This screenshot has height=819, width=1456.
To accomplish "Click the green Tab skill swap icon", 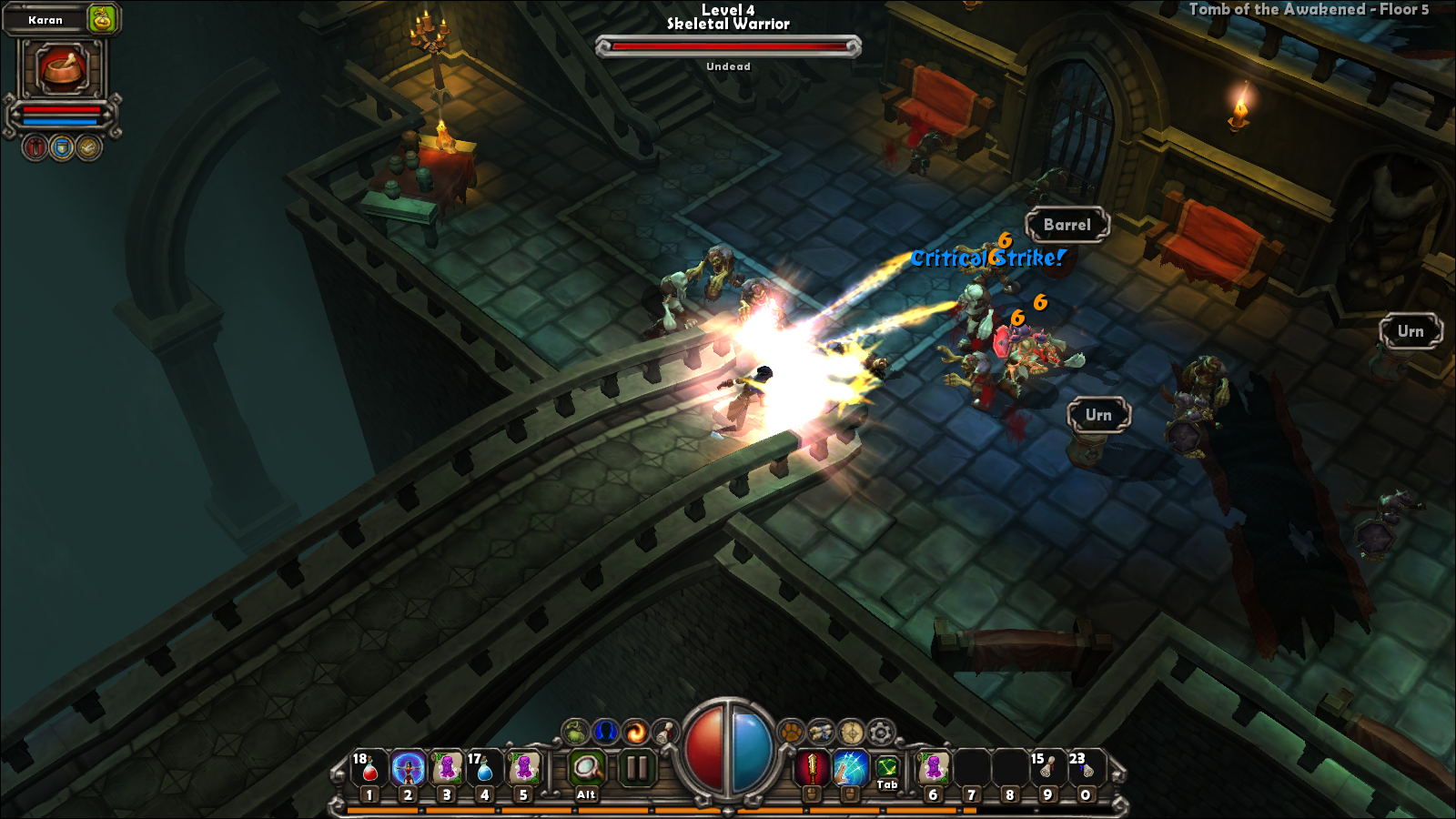I will 887,769.
